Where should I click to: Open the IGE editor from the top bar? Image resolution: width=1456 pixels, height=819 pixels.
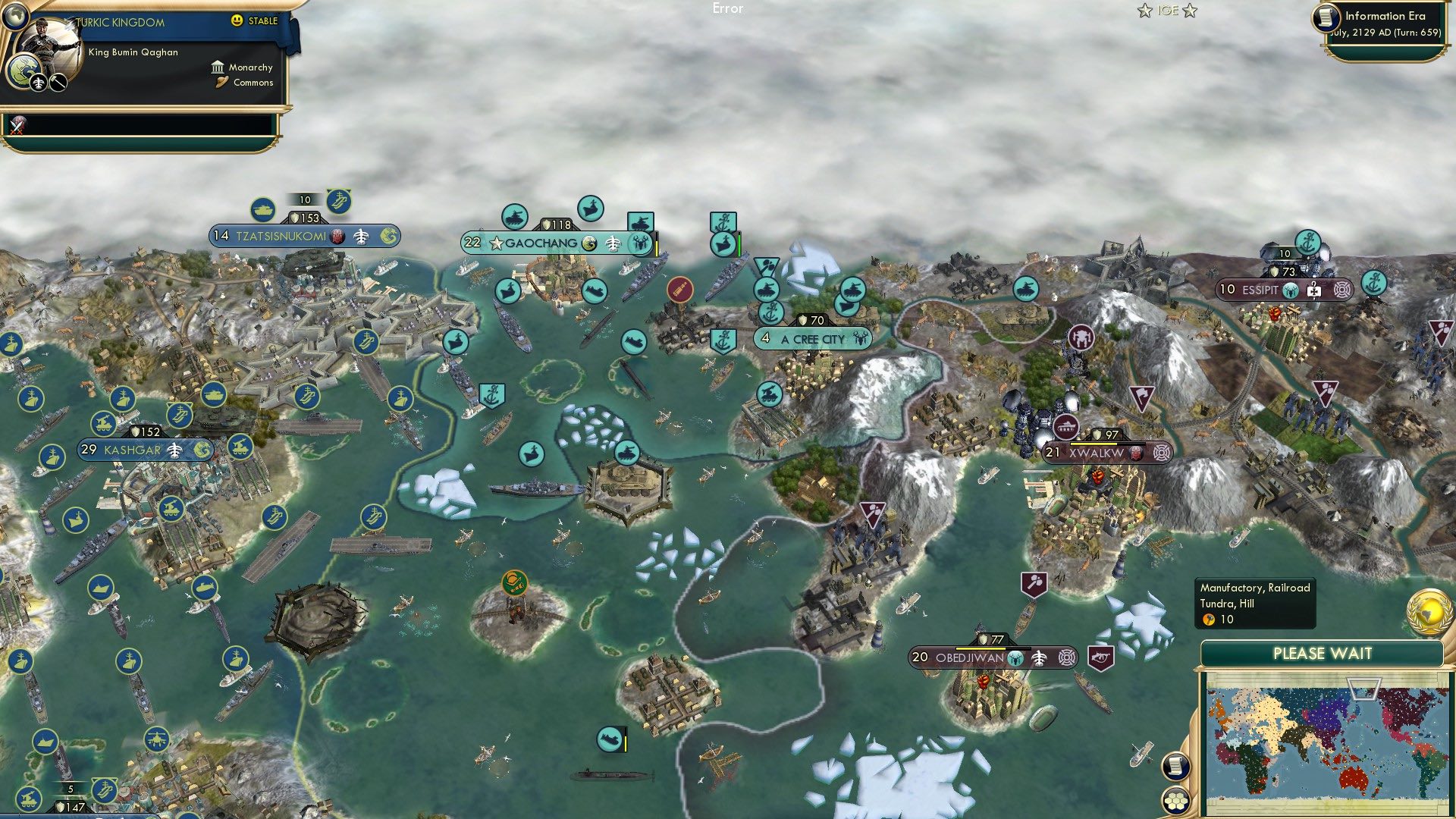(x=1166, y=11)
